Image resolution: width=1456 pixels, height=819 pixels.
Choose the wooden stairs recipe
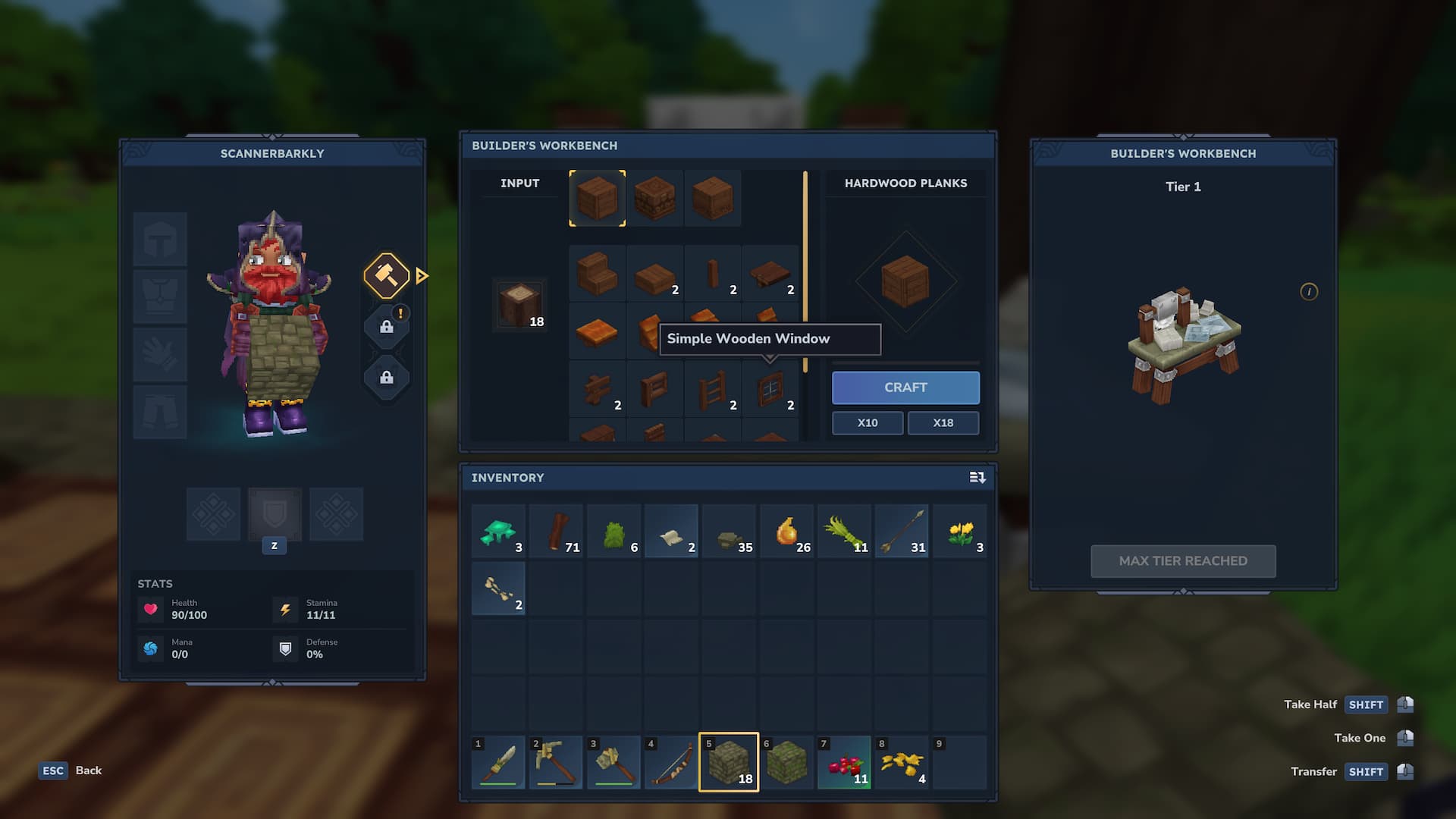coord(598,274)
